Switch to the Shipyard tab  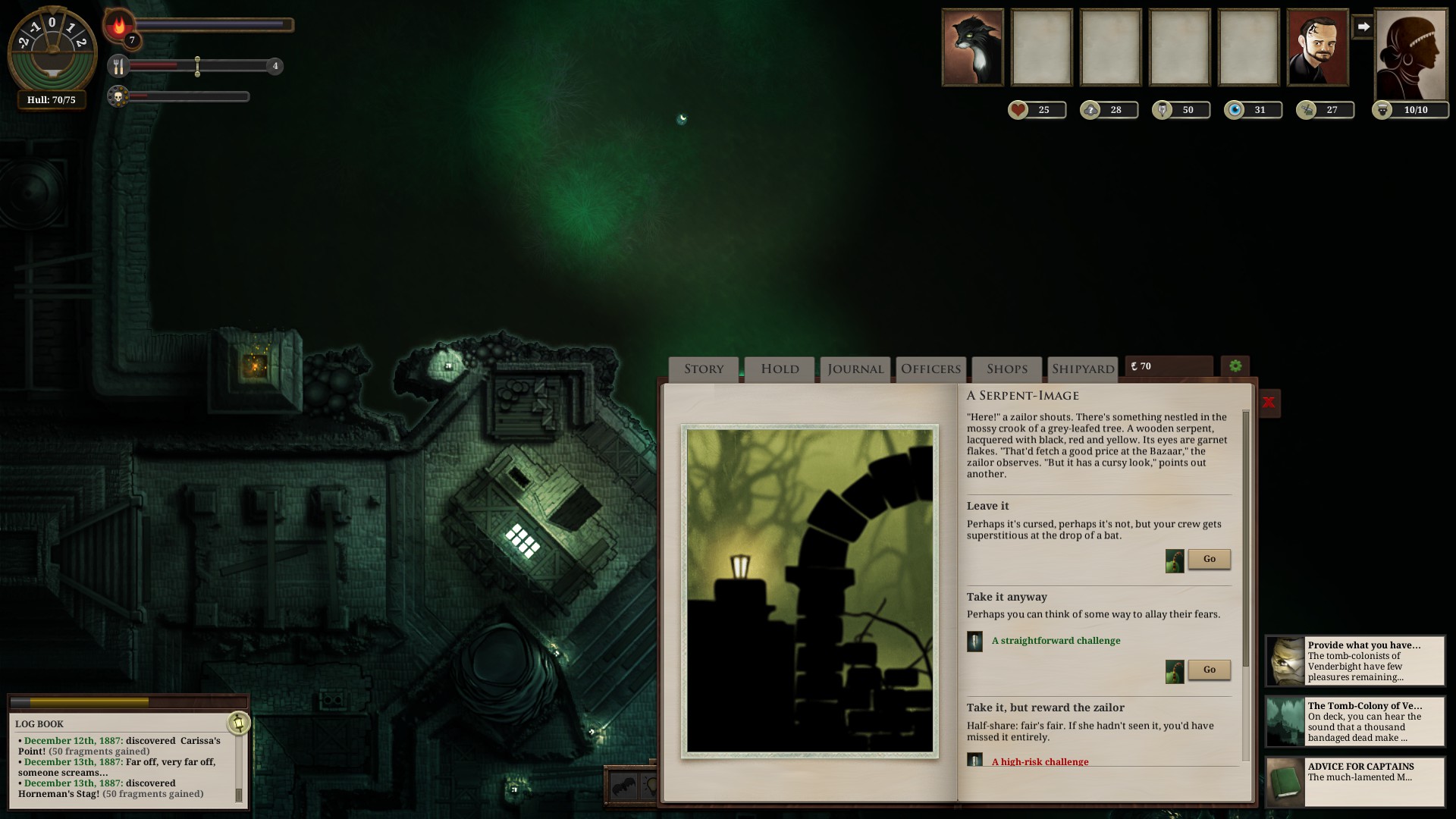pyautogui.click(x=1082, y=369)
